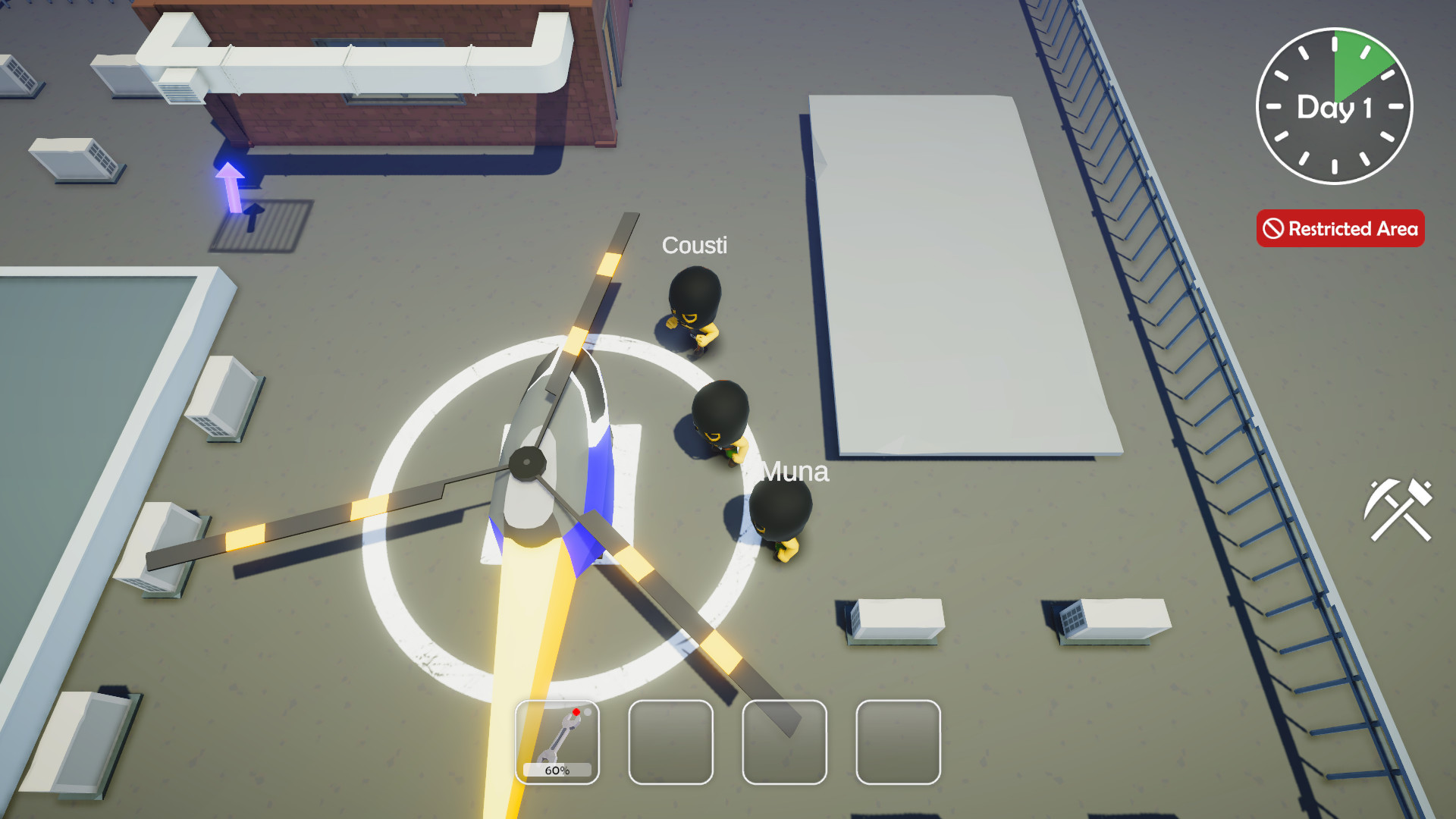Click the no-entry symbol on the Restricted Area badge
1456x819 pixels.
pos(1273,228)
